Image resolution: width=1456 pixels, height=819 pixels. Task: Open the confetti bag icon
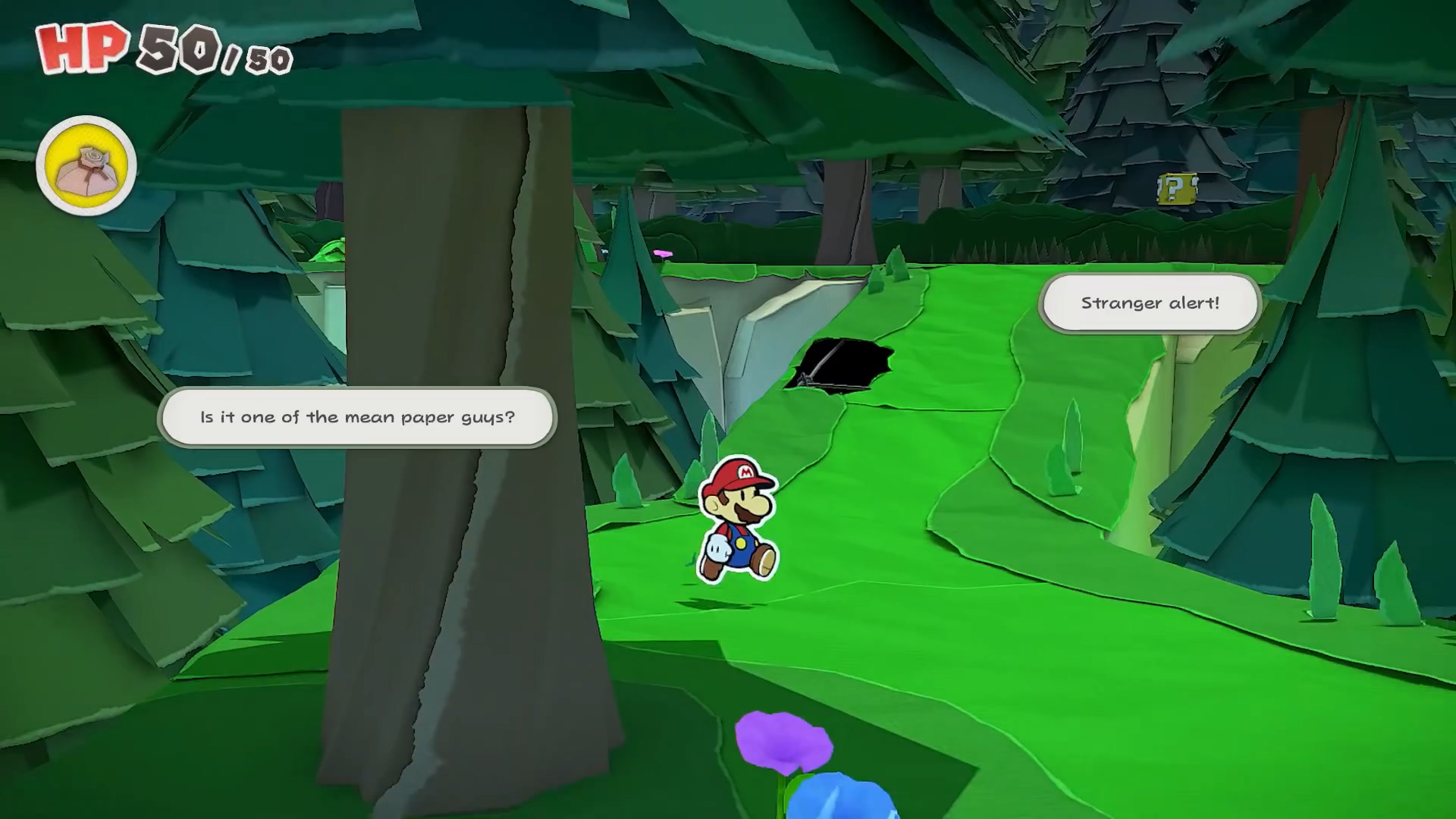tap(86, 165)
